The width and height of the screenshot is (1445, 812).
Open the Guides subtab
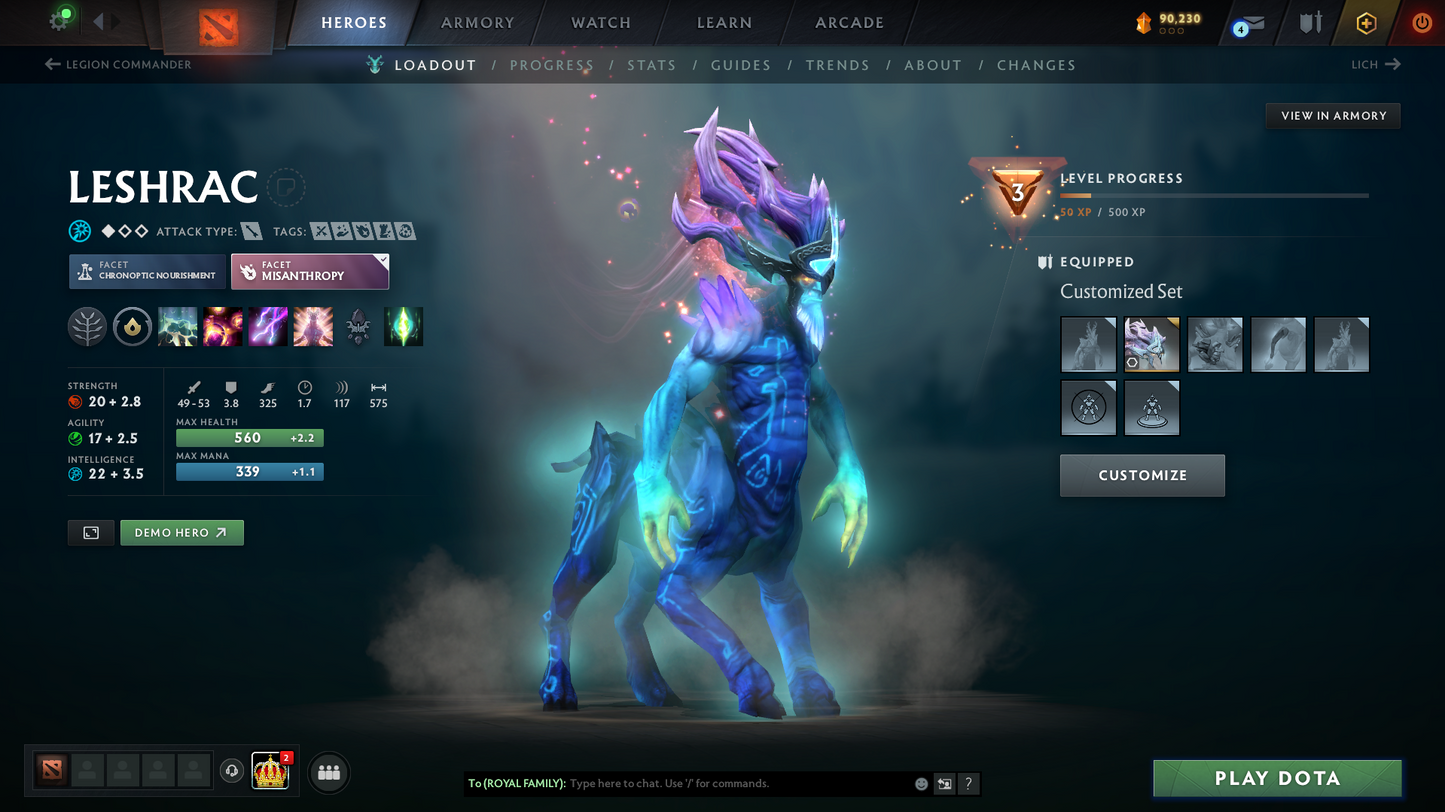[740, 65]
